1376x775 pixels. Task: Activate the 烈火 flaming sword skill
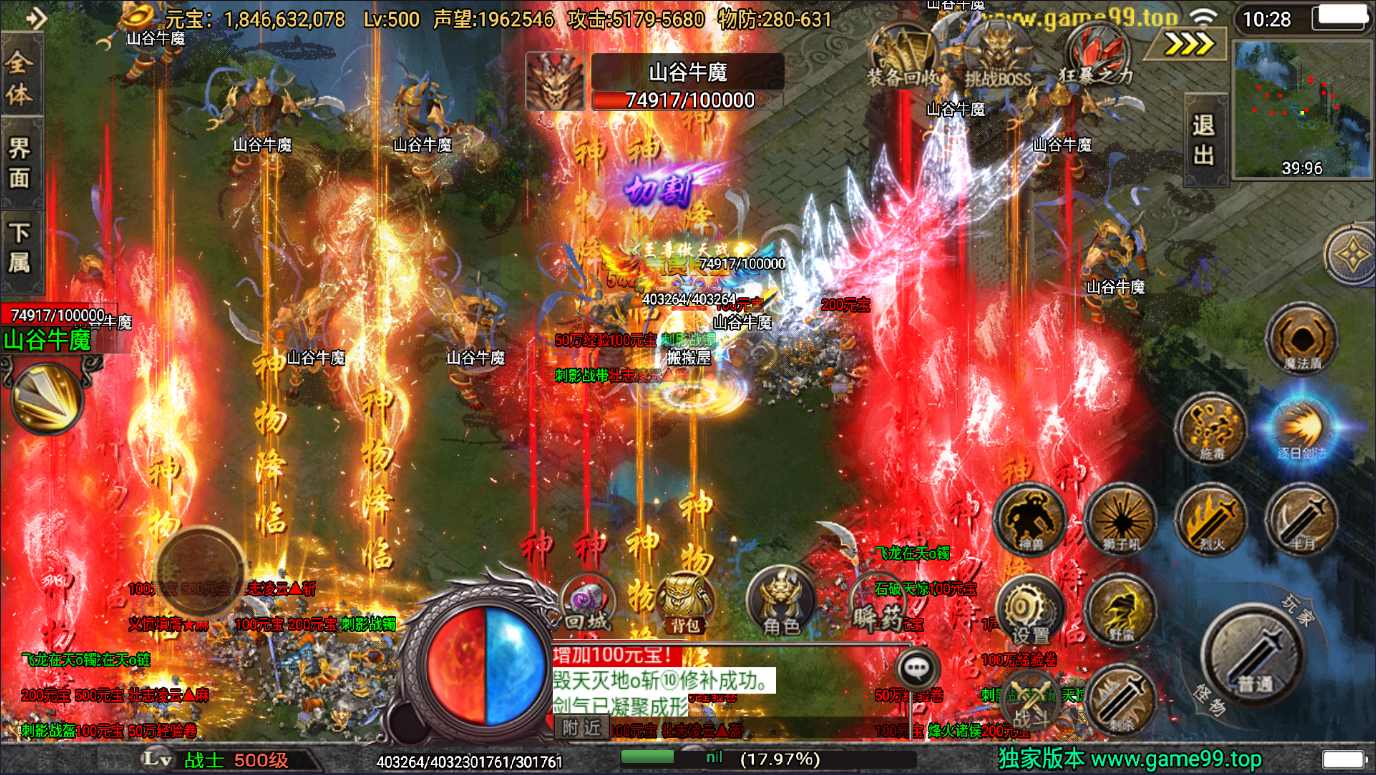(x=1210, y=518)
